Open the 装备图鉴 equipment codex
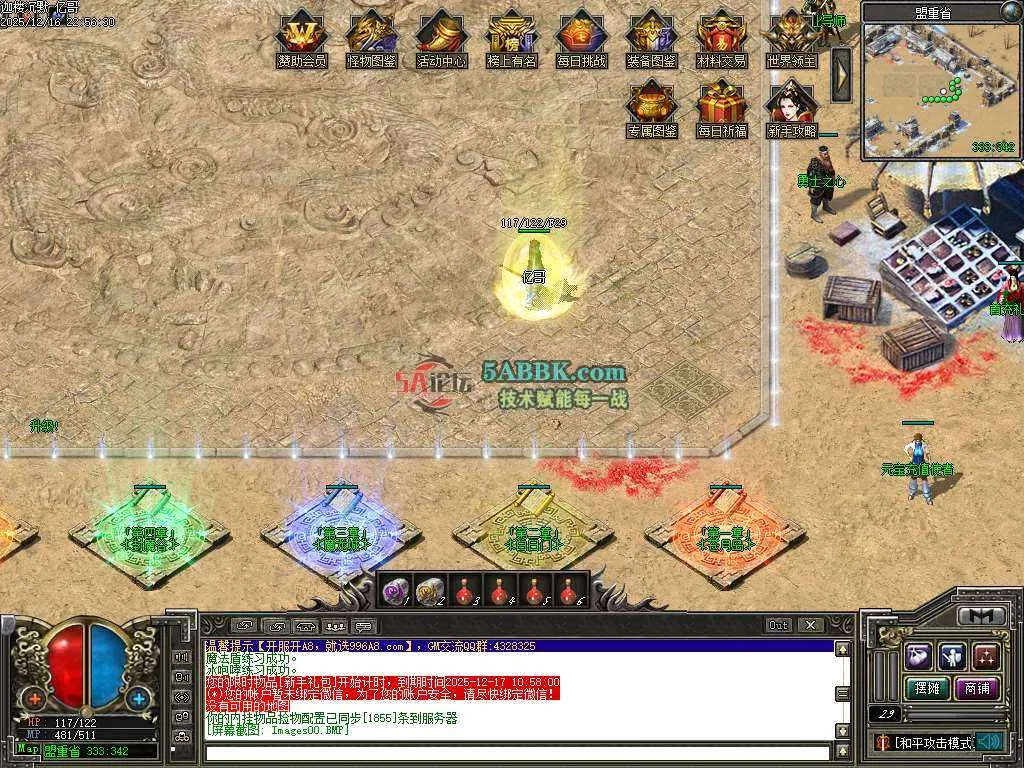The image size is (1024, 768). click(651, 36)
